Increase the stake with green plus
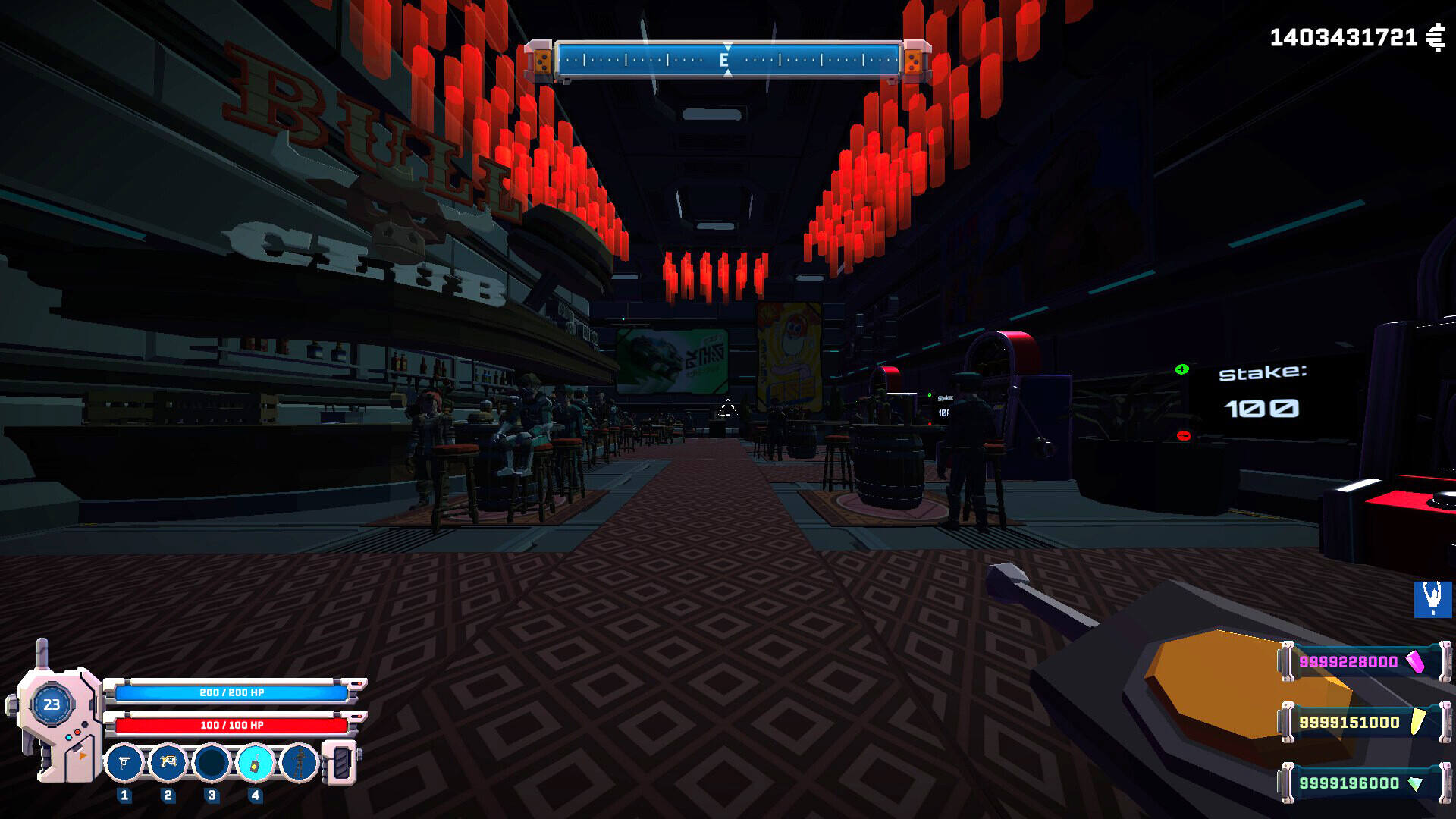The height and width of the screenshot is (819, 1456). click(1181, 369)
